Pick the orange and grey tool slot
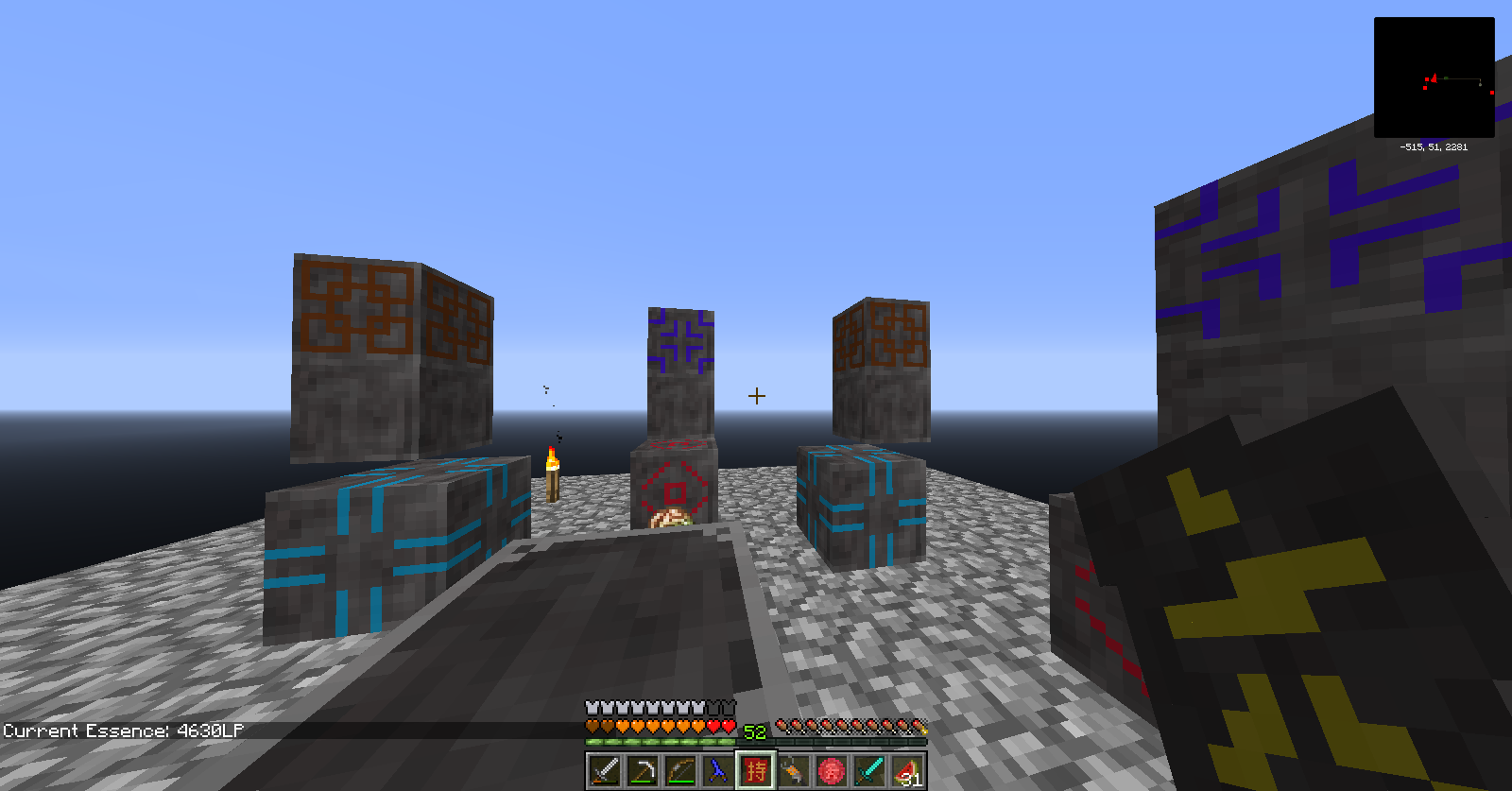Screen dimensions: 1512x791 (794, 771)
